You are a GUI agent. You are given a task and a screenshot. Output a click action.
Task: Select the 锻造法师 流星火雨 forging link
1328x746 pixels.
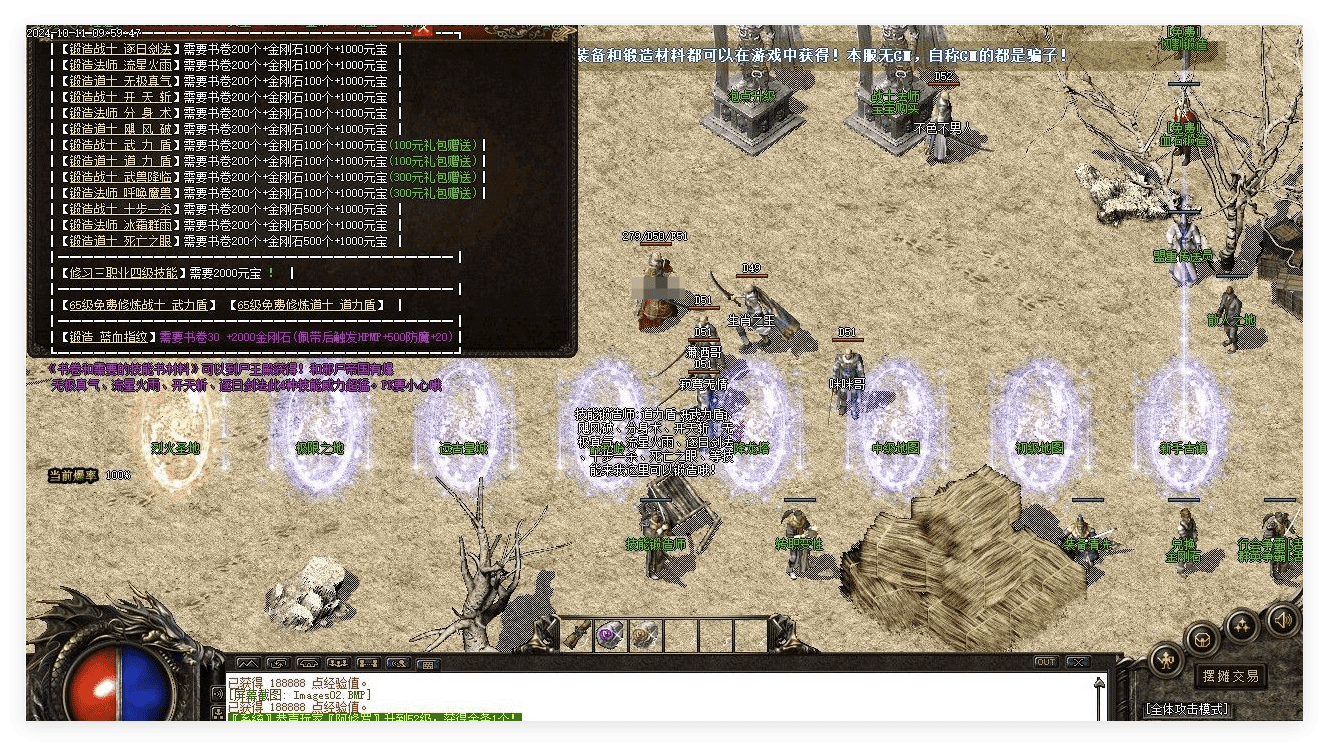(x=121, y=65)
